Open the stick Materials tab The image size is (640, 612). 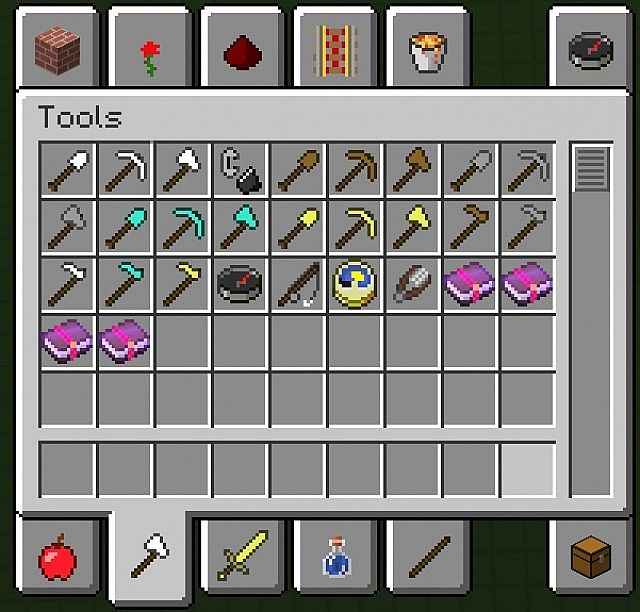pyautogui.click(x=426, y=557)
